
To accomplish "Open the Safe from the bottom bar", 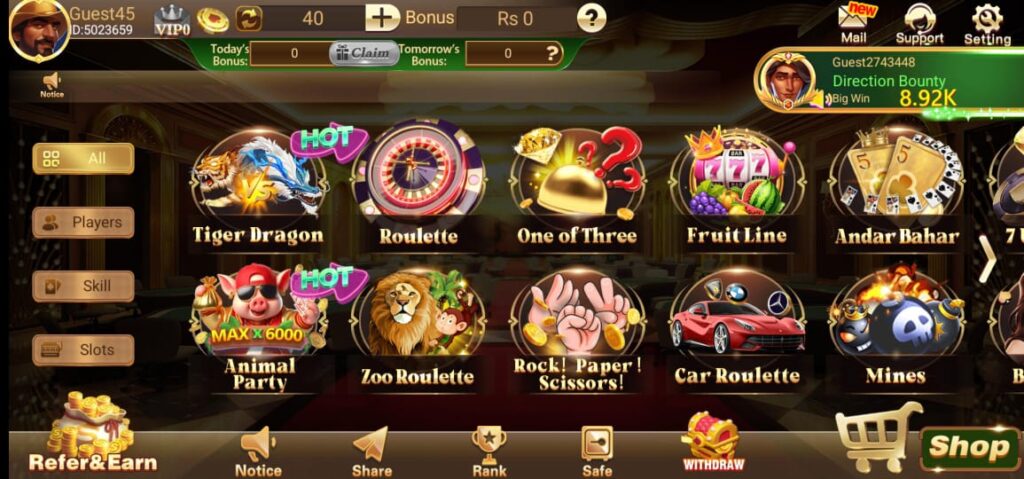I will coord(597,451).
